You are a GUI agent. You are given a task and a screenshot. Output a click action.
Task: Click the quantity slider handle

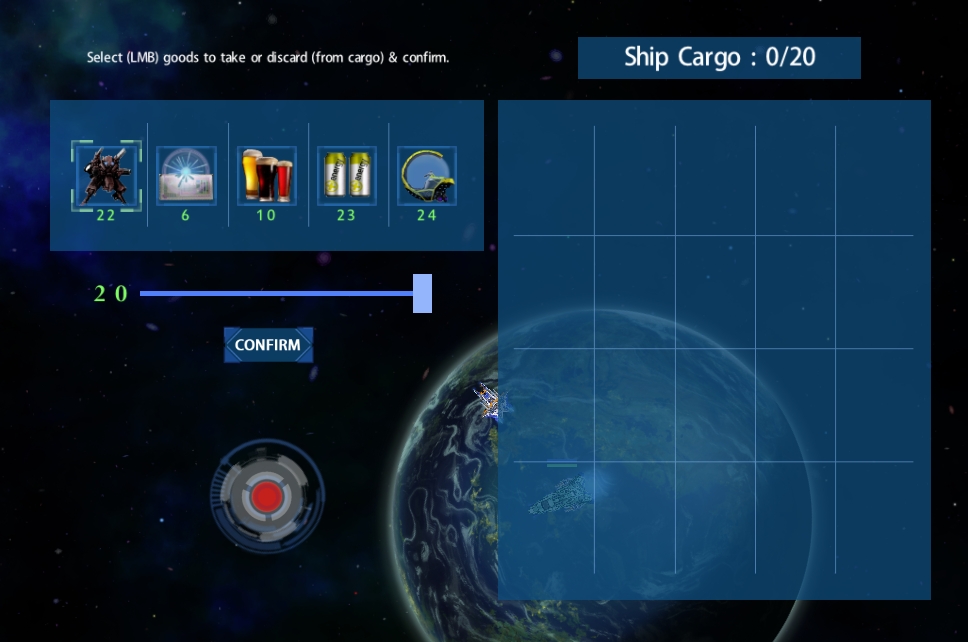[x=422, y=293]
